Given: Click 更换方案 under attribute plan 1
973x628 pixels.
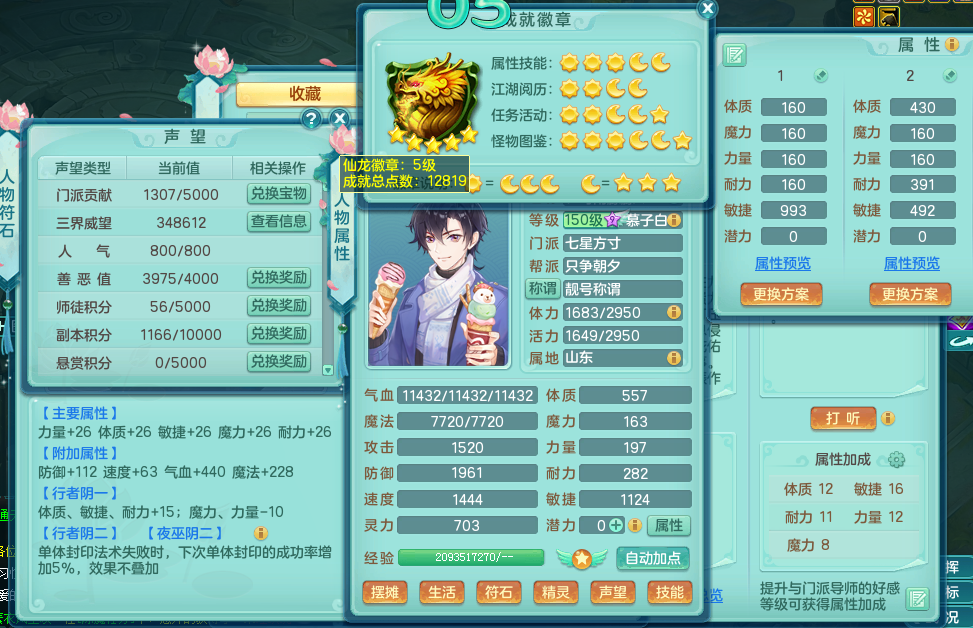Looking at the screenshot, I should [781, 294].
